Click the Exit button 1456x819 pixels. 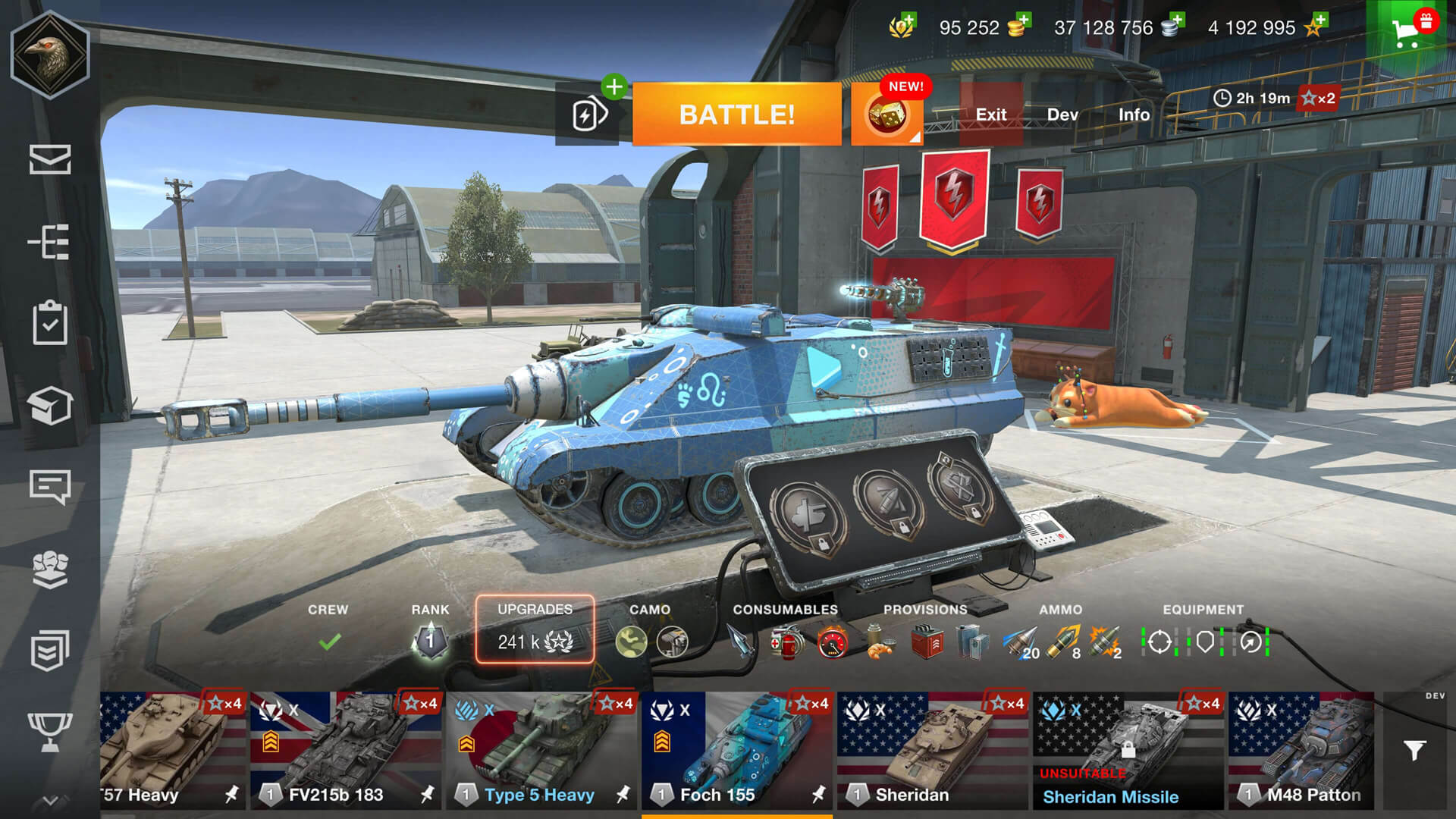pos(990,115)
